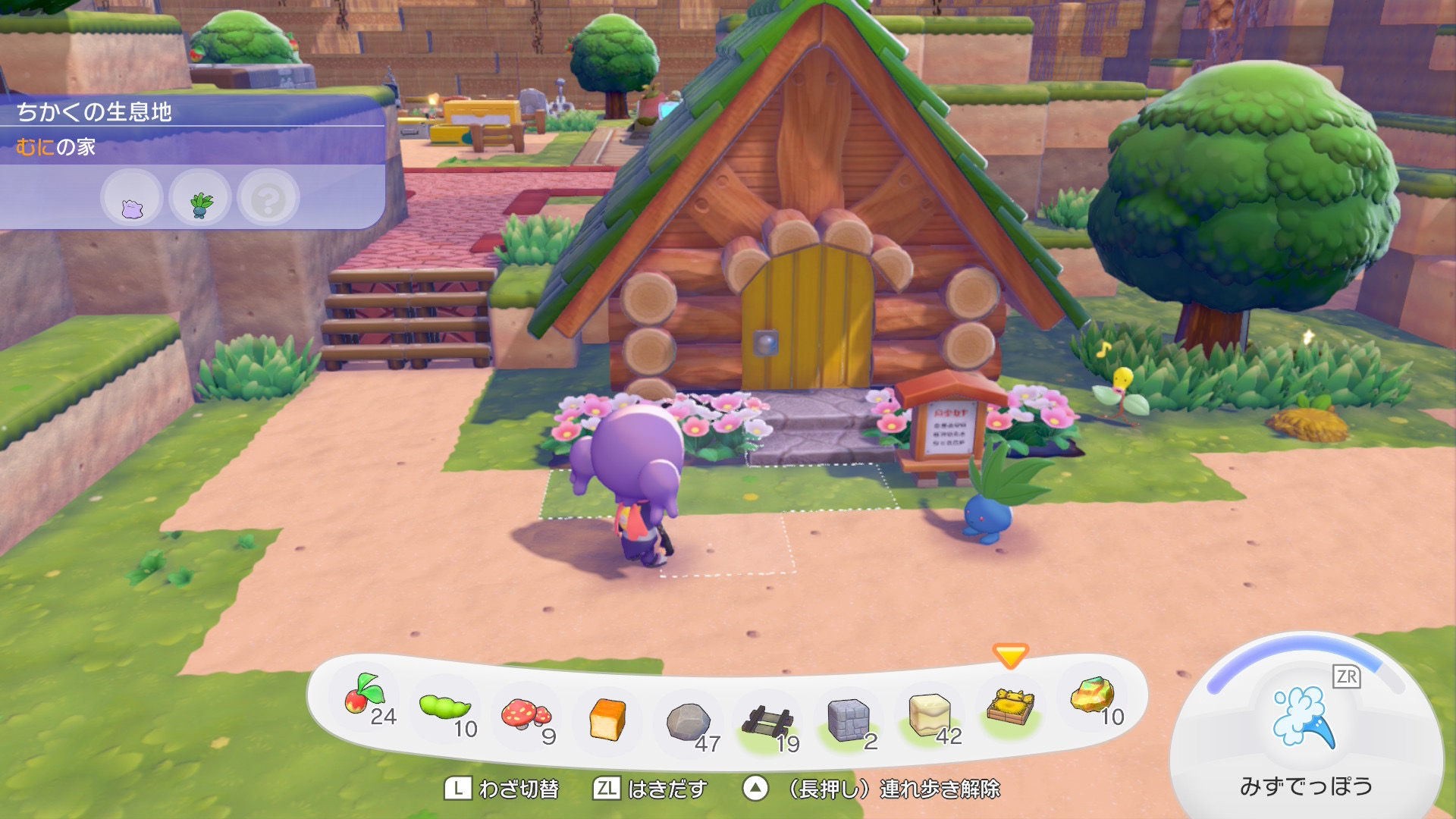The height and width of the screenshot is (819, 1456).
Task: Open the むにの家 habitat entry
Action: pyautogui.click(x=56, y=147)
